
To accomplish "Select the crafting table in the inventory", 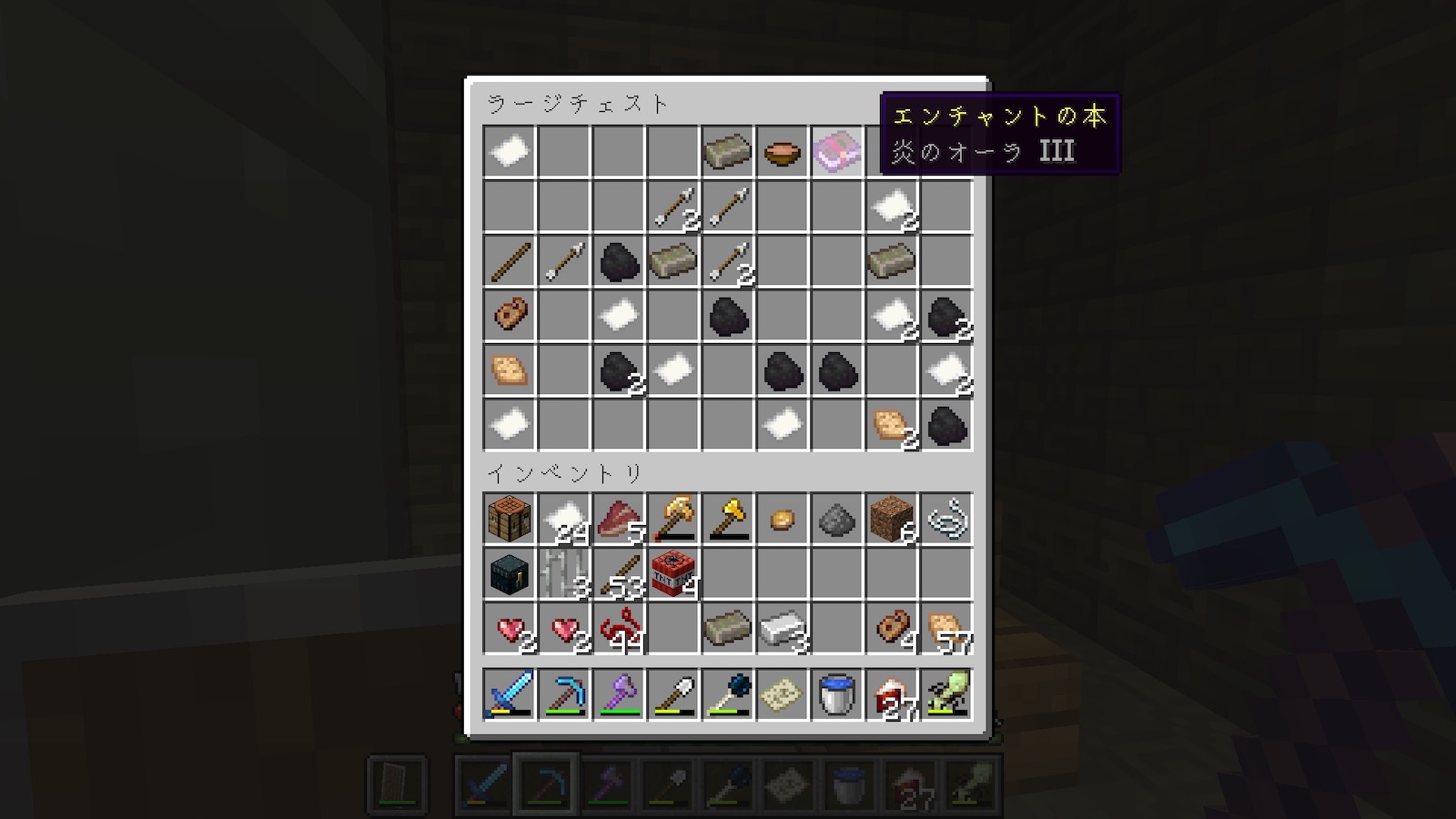I will click(509, 519).
